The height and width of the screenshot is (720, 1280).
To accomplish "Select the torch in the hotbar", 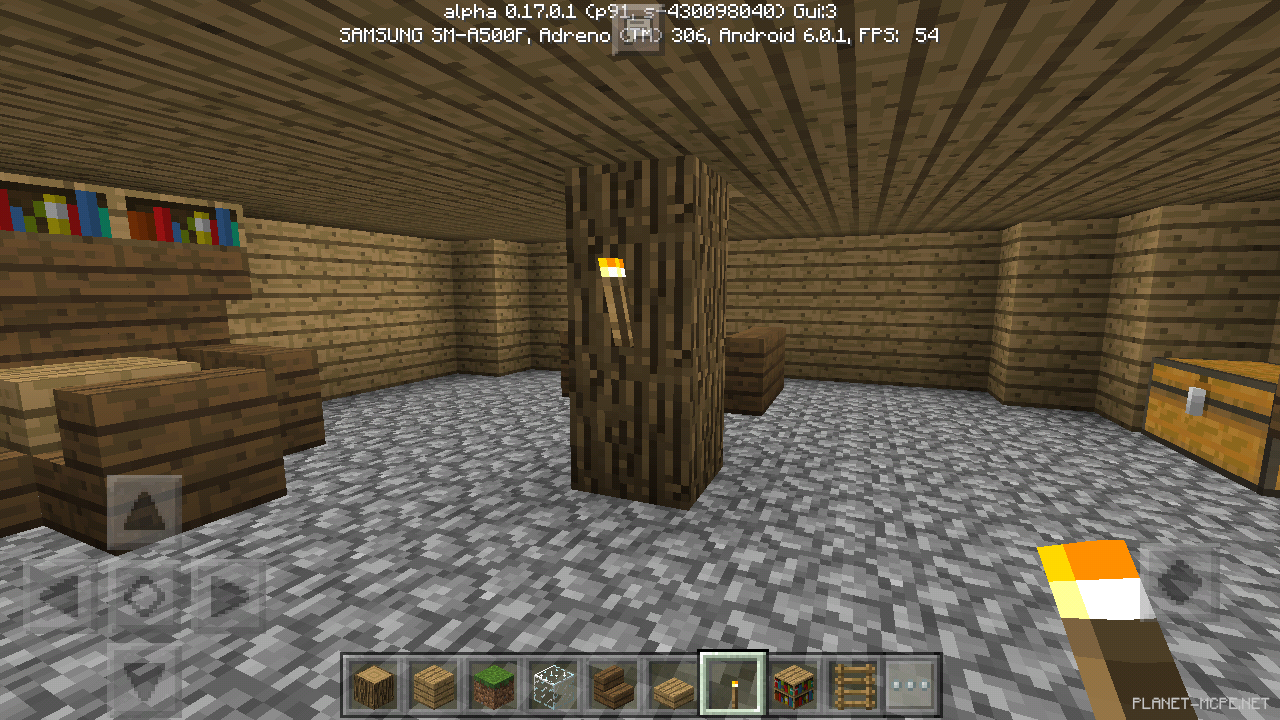I will (x=734, y=685).
